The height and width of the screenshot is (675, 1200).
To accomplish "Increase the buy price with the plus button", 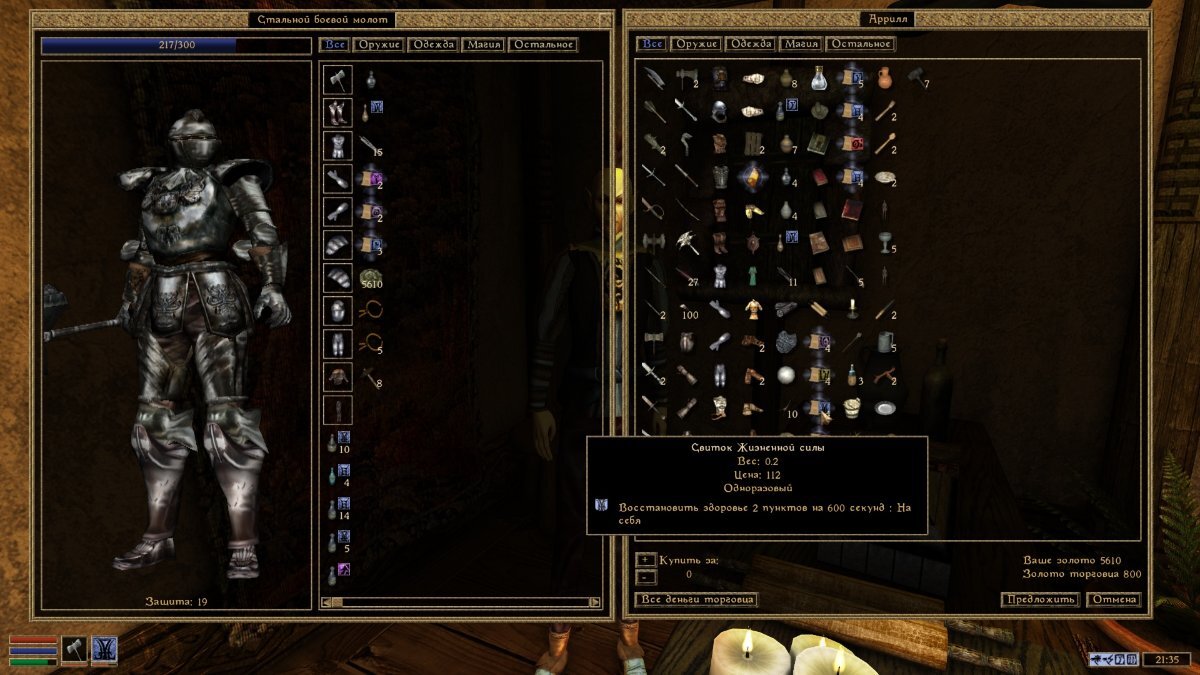I will tap(646, 560).
